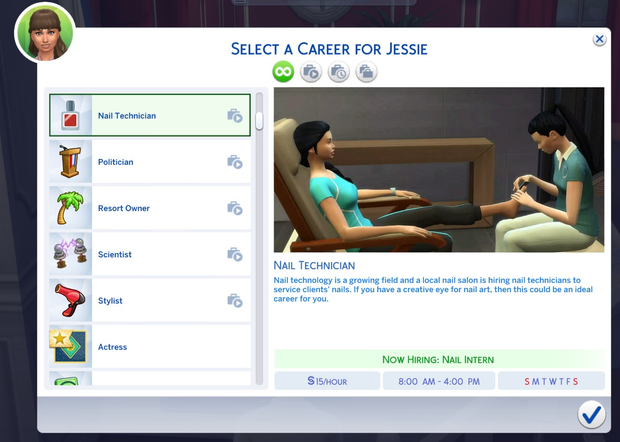This screenshot has width=620, height=442.
Task: Select the Nail Technician career
Action: (x=149, y=116)
